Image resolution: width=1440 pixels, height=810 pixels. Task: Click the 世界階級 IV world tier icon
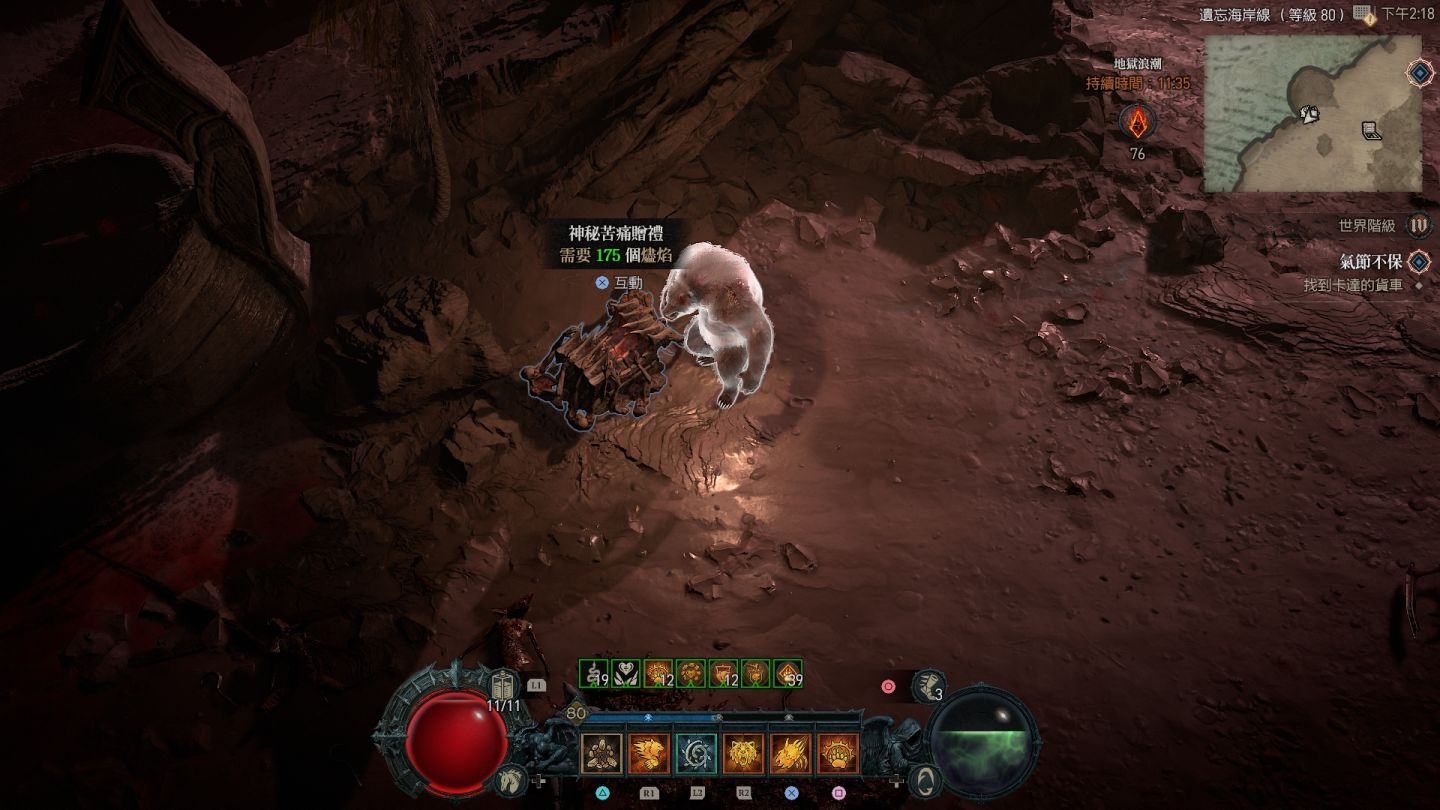pos(1418,226)
